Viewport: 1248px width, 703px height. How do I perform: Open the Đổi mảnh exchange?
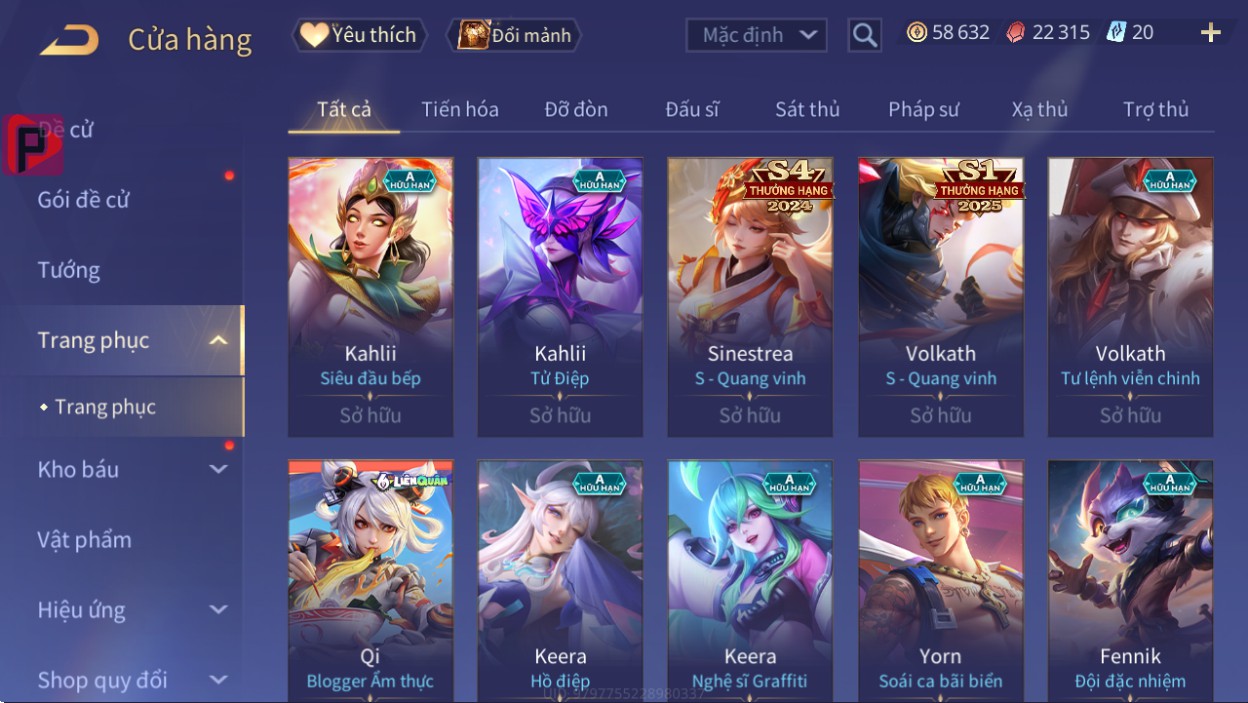[x=515, y=35]
